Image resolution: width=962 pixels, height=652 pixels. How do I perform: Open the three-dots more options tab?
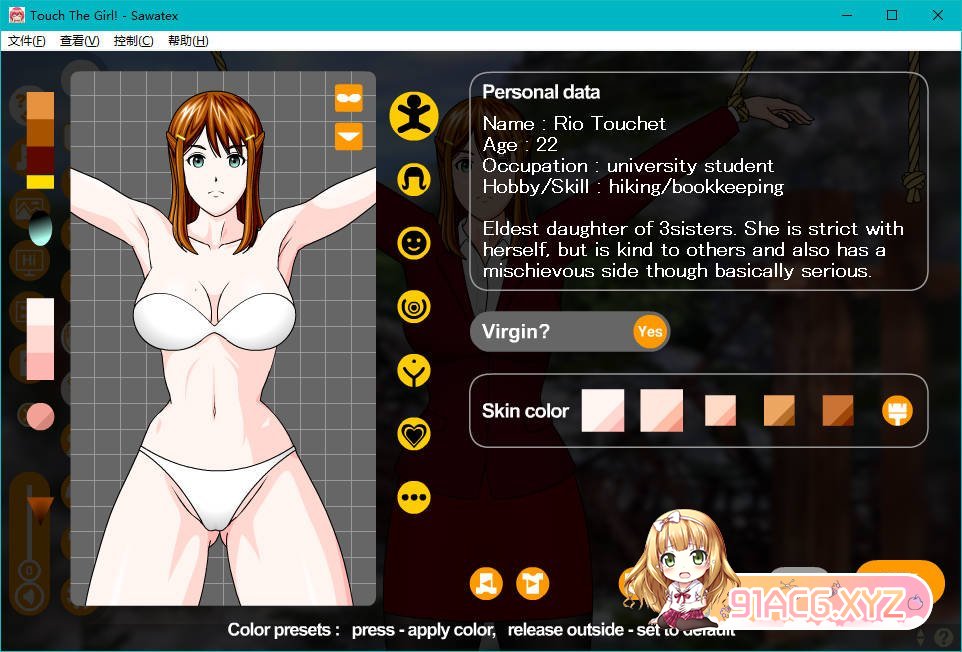[x=413, y=497]
